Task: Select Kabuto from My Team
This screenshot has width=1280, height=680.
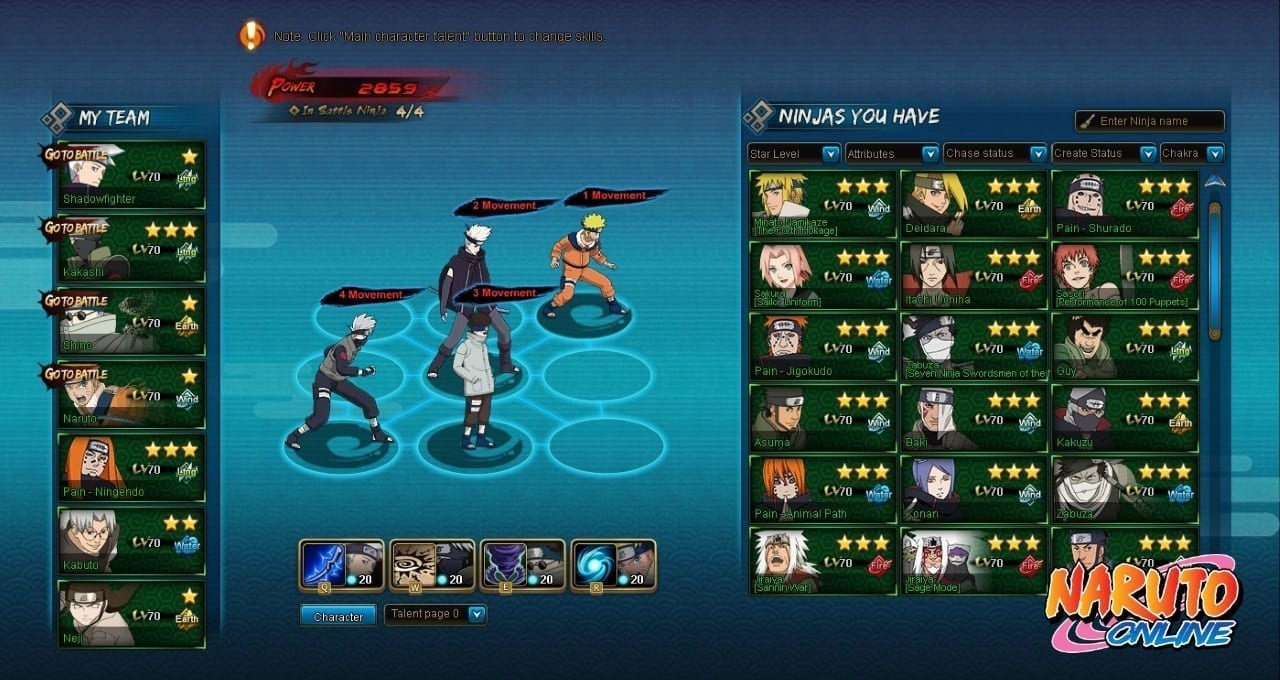Action: 132,540
